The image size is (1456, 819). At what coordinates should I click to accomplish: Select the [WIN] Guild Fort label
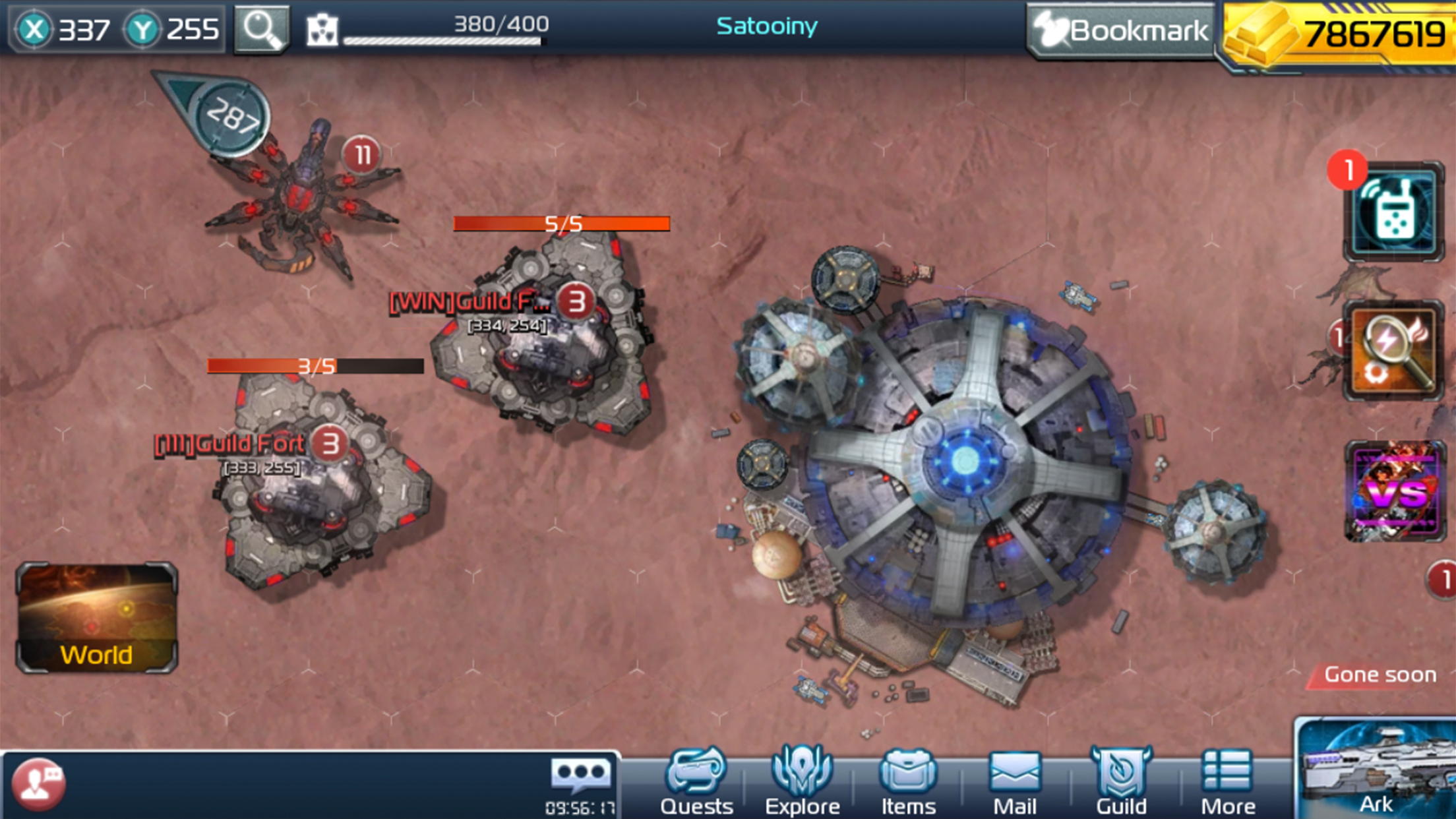click(x=470, y=303)
